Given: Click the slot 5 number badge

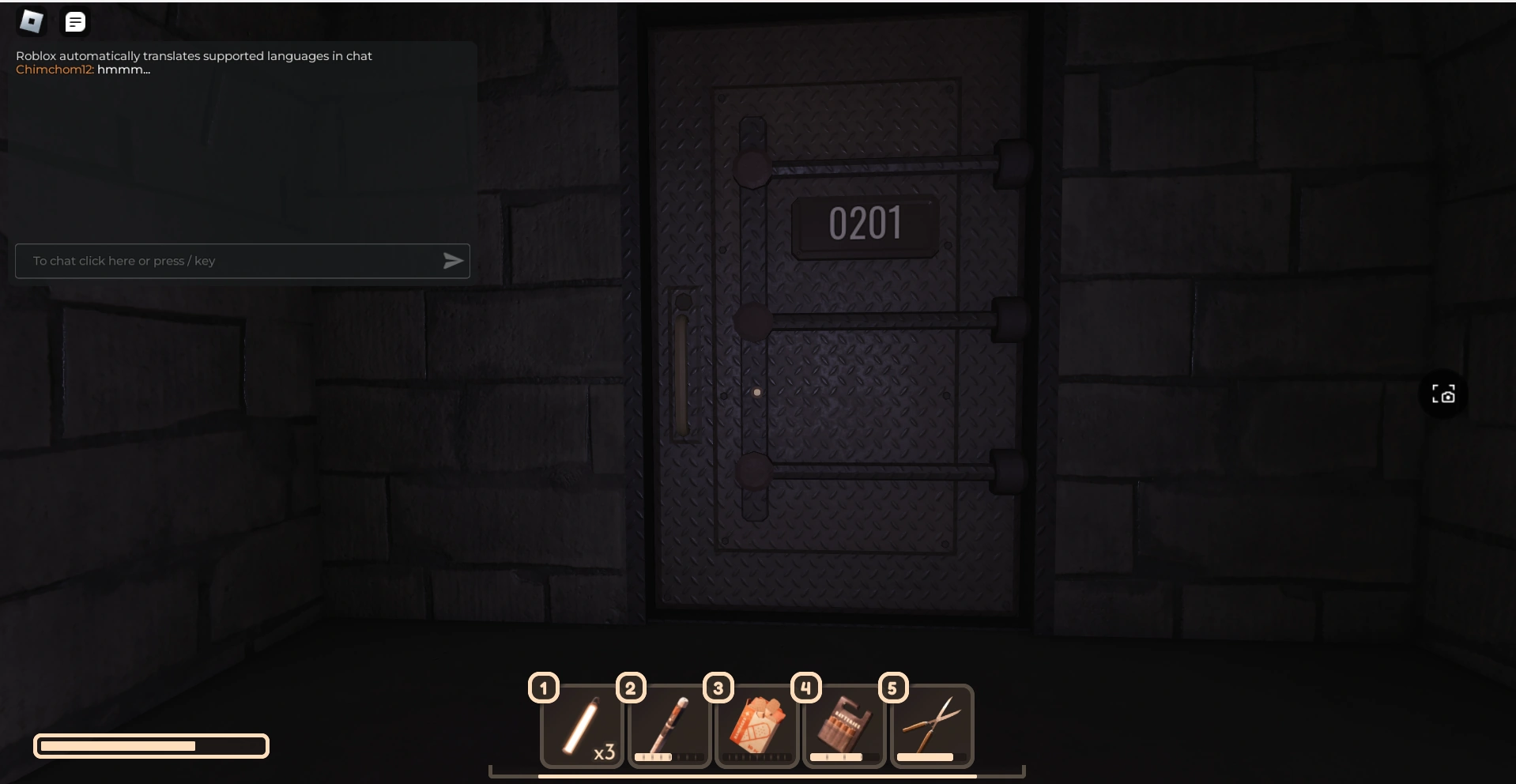Looking at the screenshot, I should click(894, 688).
